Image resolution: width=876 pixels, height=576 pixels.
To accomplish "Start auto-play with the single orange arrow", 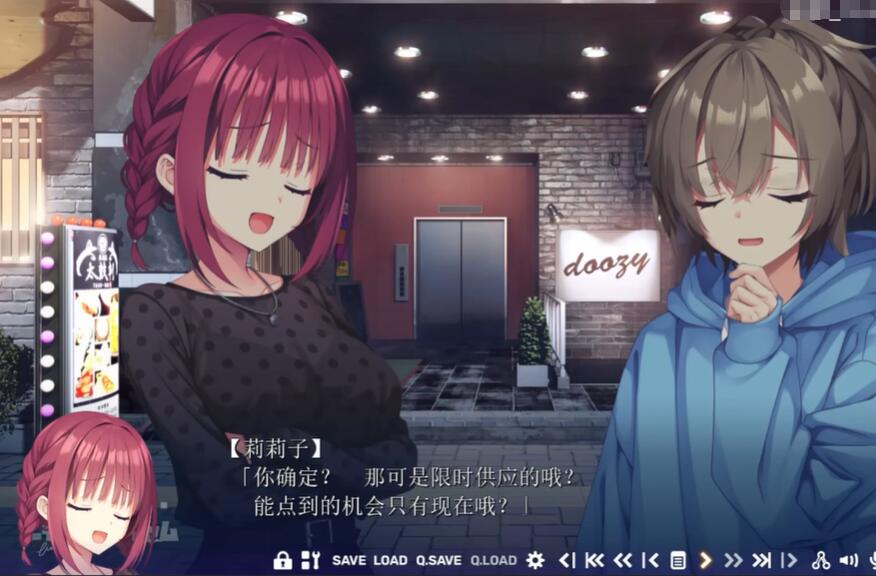I will (705, 560).
